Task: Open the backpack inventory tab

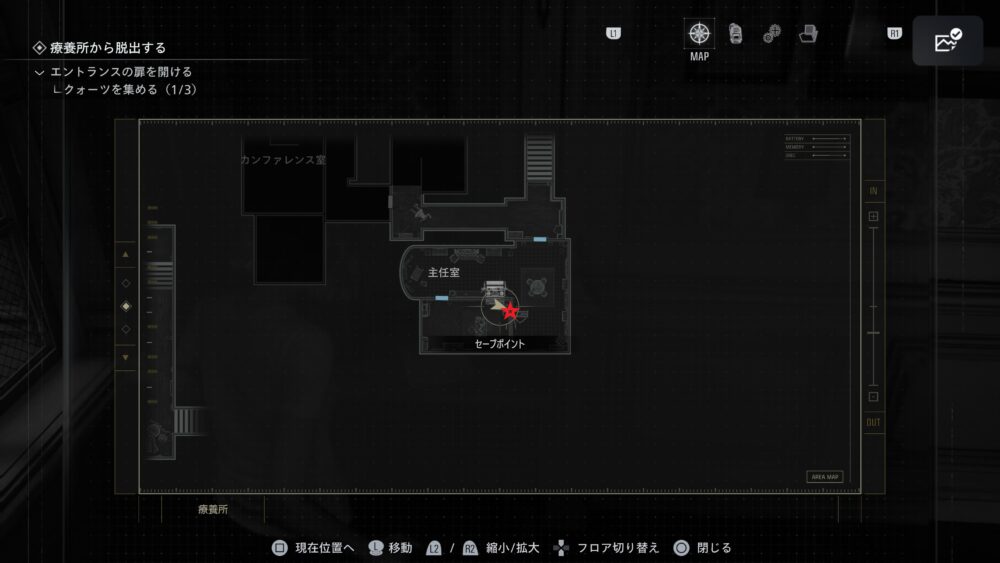Action: [736, 34]
